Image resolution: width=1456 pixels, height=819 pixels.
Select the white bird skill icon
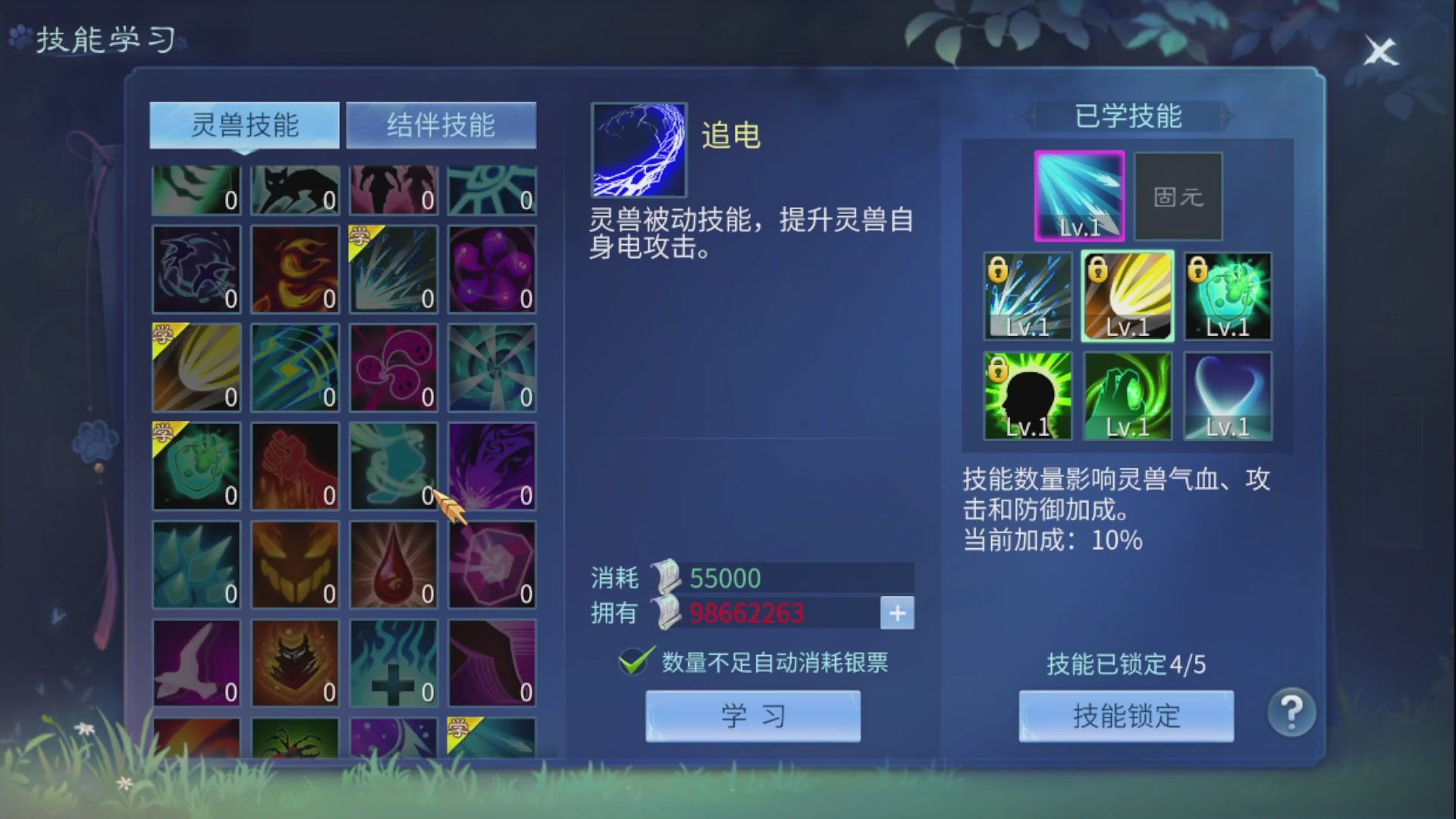click(196, 664)
